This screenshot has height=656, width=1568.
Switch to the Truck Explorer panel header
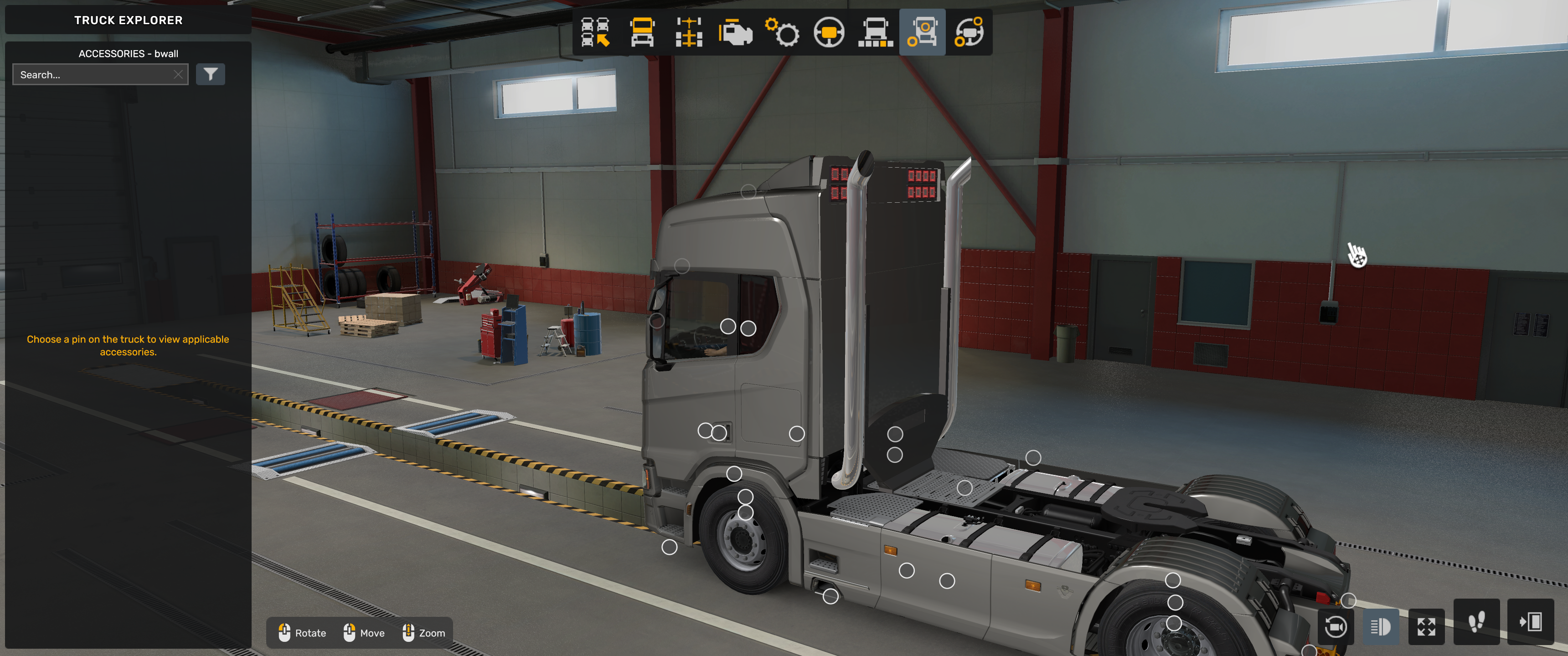pyautogui.click(x=128, y=20)
